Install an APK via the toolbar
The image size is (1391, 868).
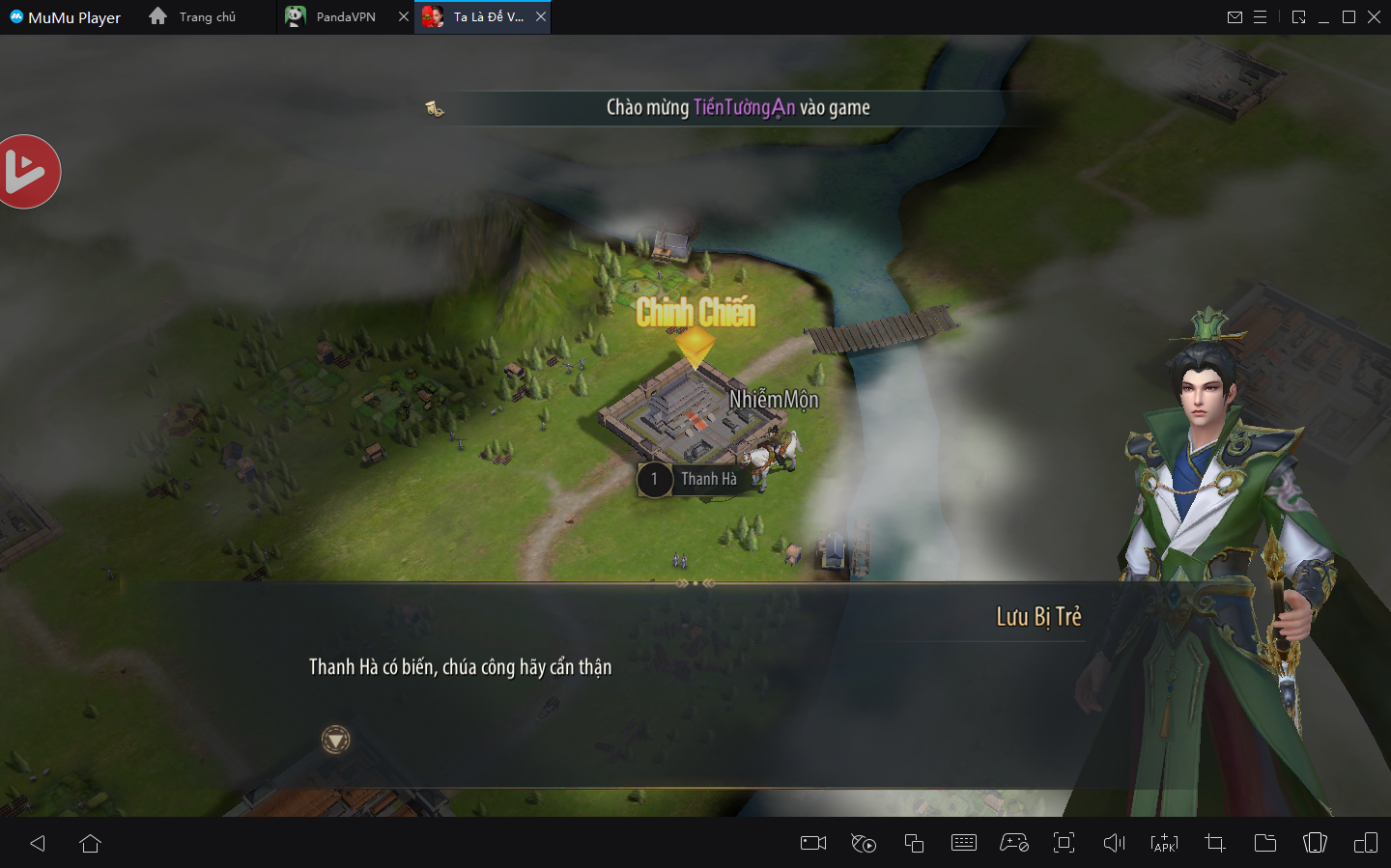(1164, 843)
